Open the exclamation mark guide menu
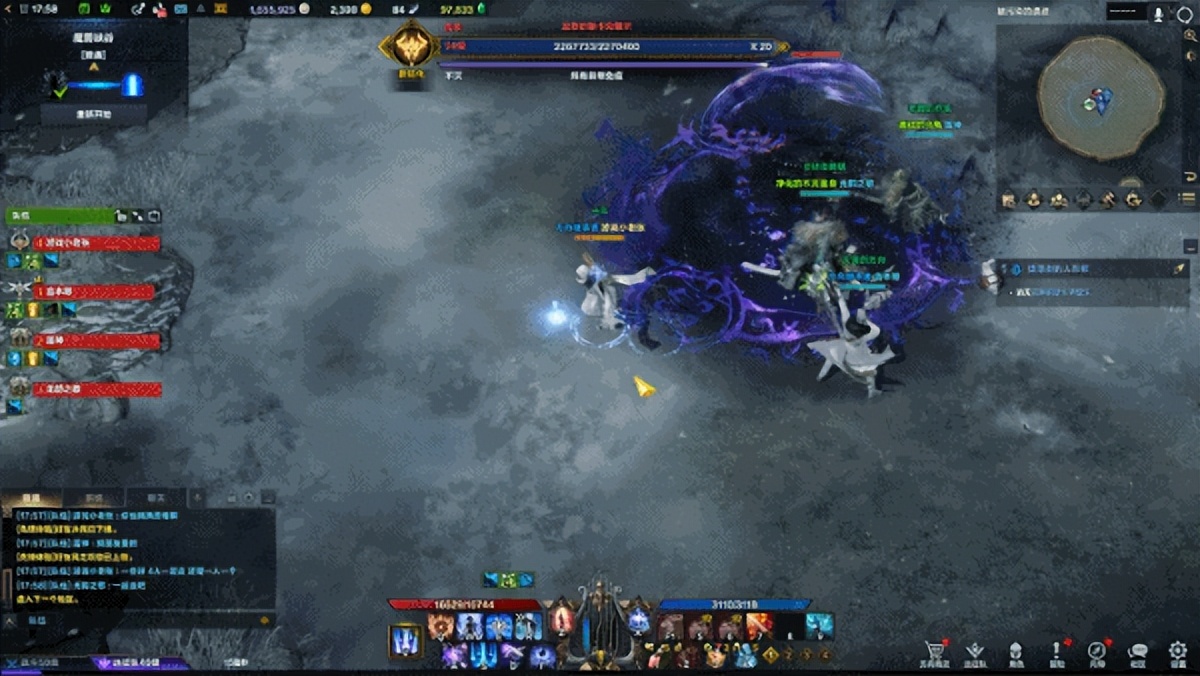This screenshot has width=1200, height=676. coord(1057,651)
